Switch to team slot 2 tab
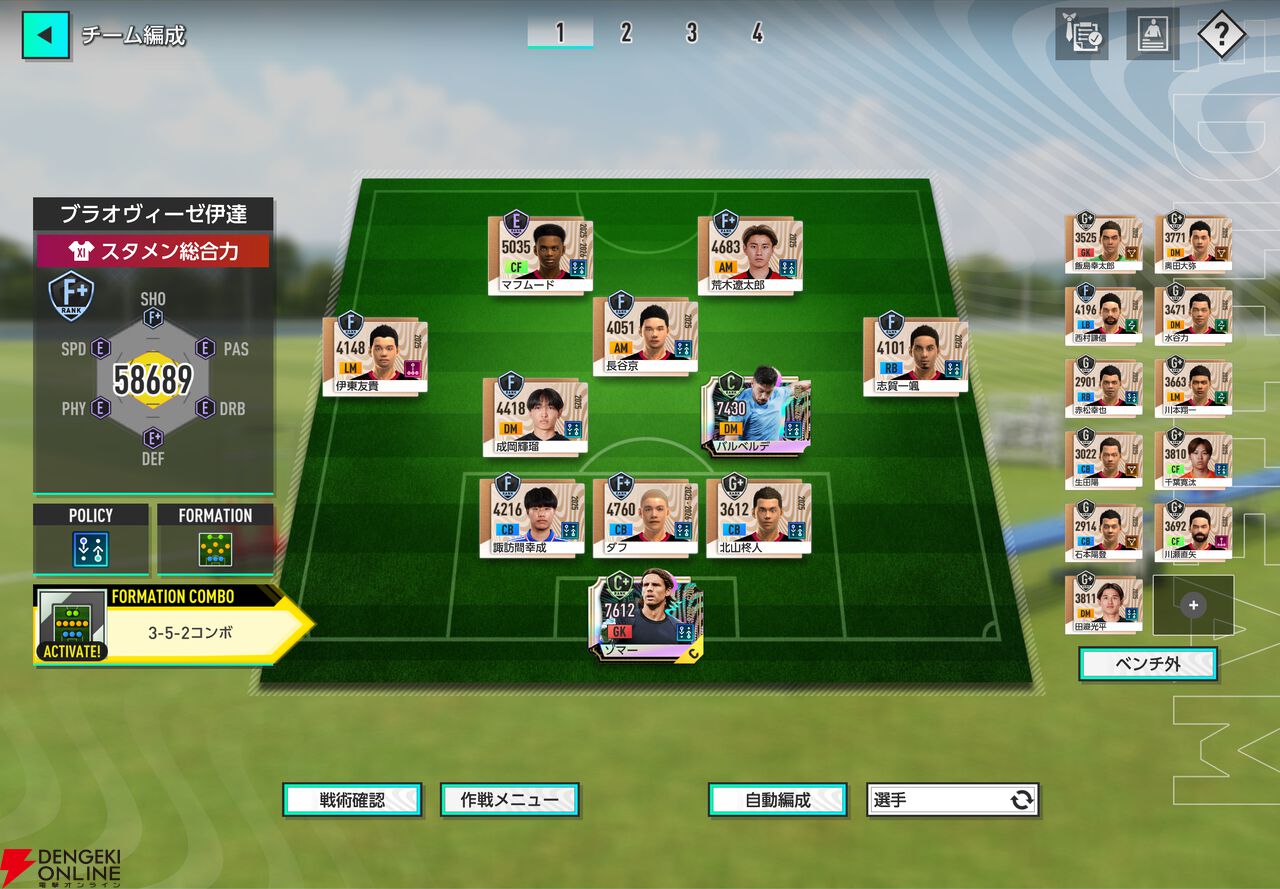 pyautogui.click(x=626, y=33)
